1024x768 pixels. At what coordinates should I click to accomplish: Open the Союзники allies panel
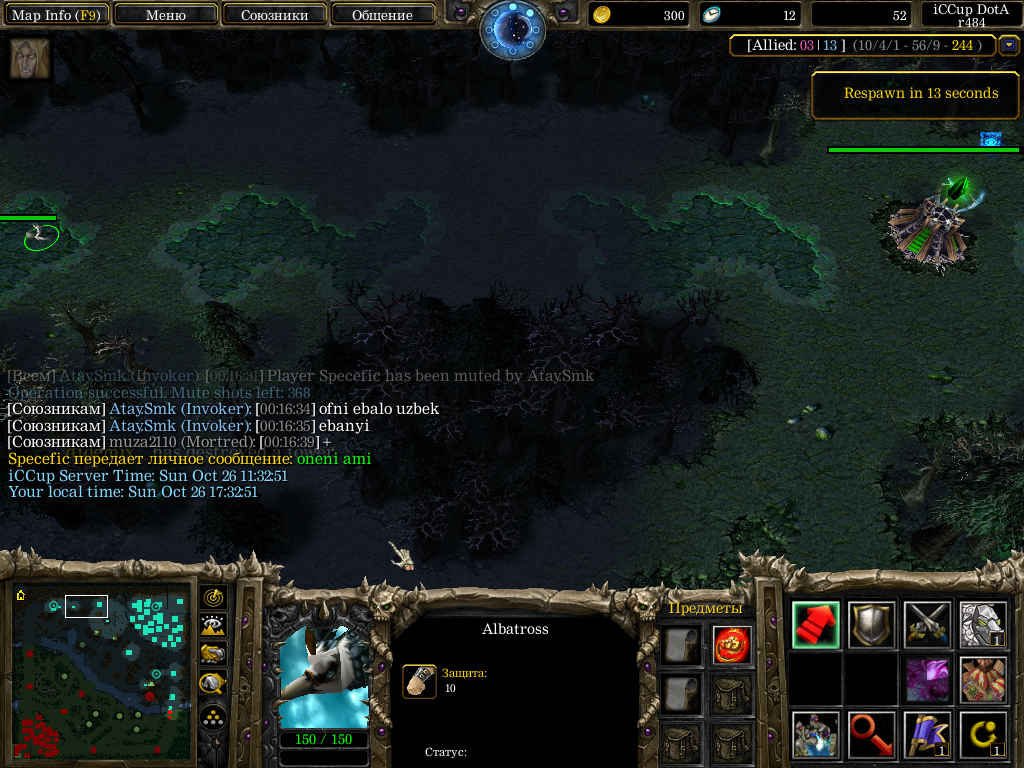pos(274,15)
